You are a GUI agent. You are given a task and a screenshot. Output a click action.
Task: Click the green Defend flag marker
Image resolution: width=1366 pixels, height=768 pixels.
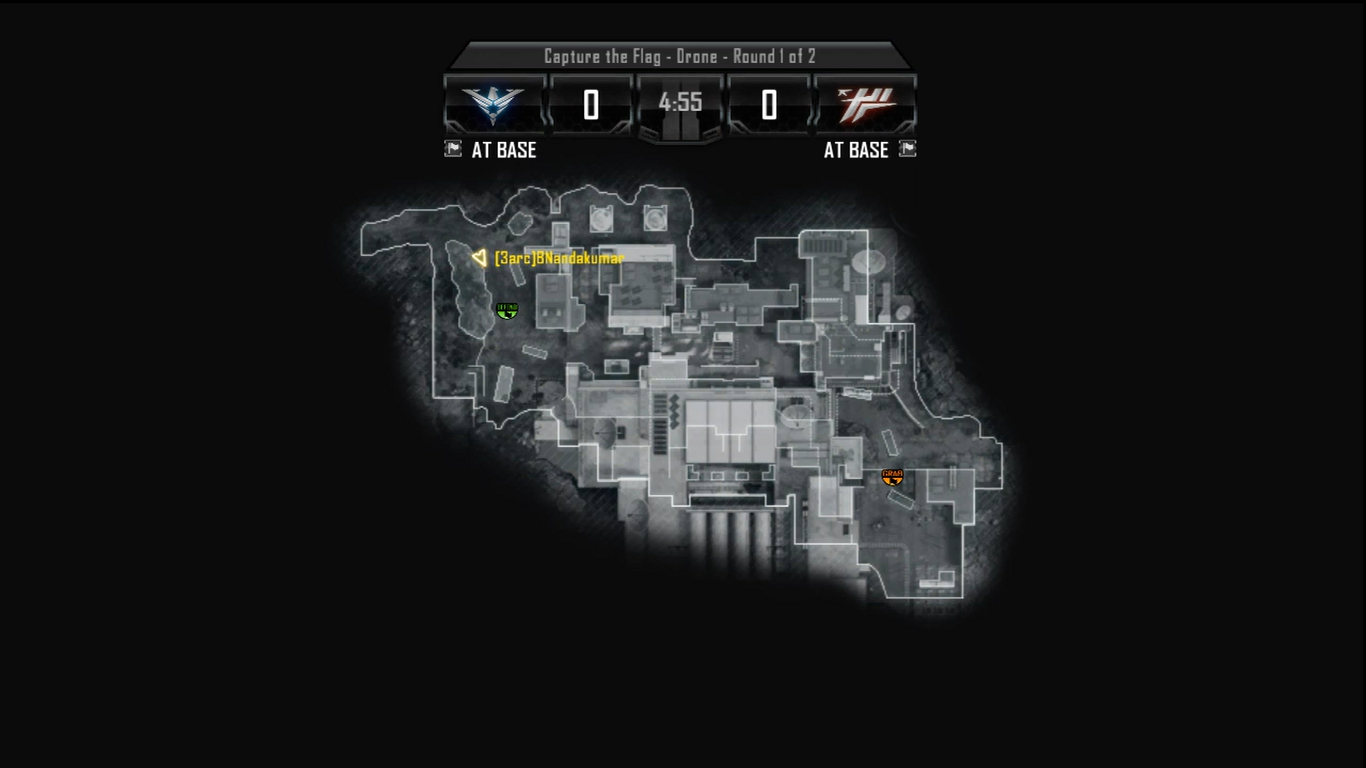click(507, 311)
